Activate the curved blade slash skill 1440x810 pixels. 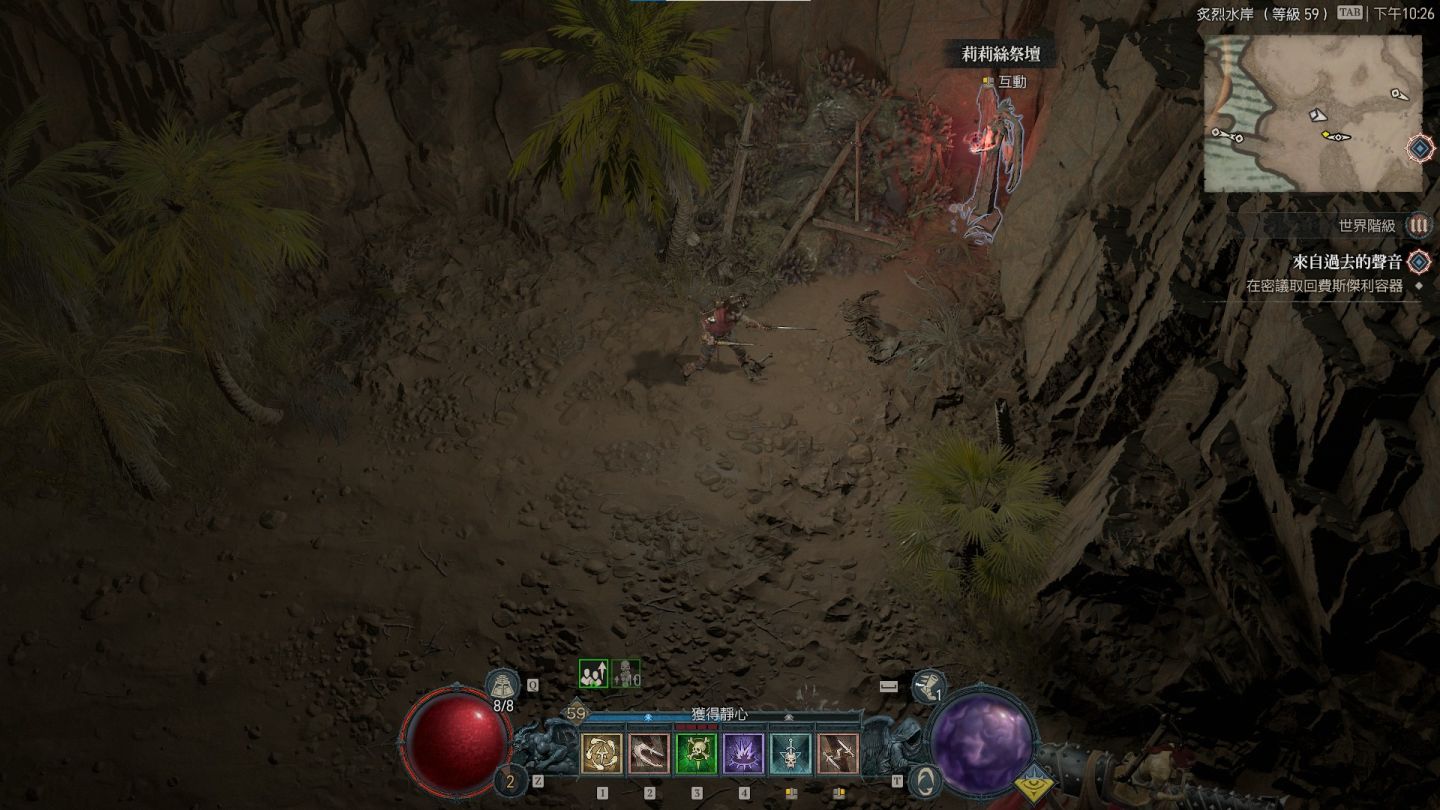[649, 754]
